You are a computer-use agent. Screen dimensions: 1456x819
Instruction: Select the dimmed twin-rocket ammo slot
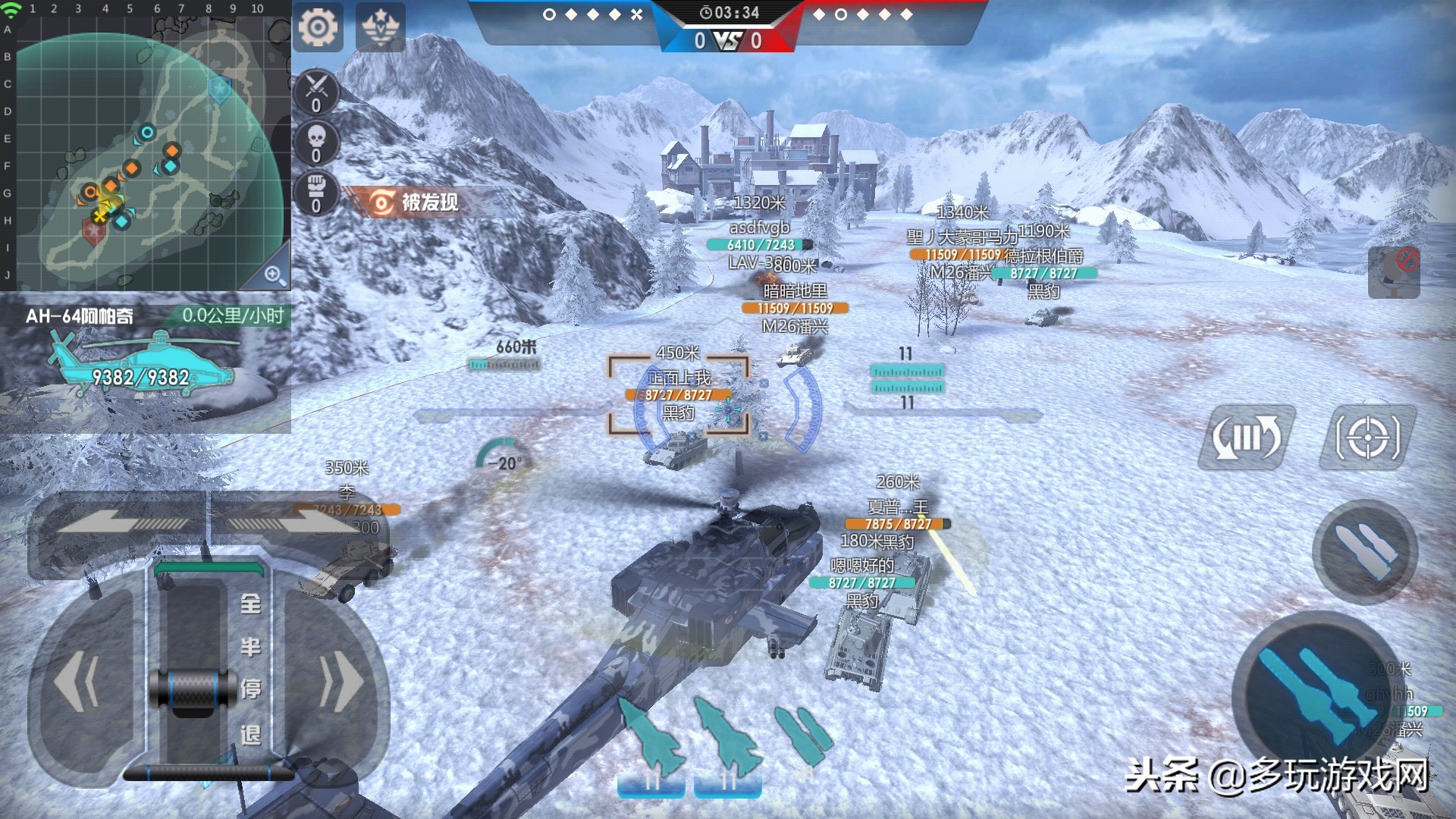coord(804,739)
